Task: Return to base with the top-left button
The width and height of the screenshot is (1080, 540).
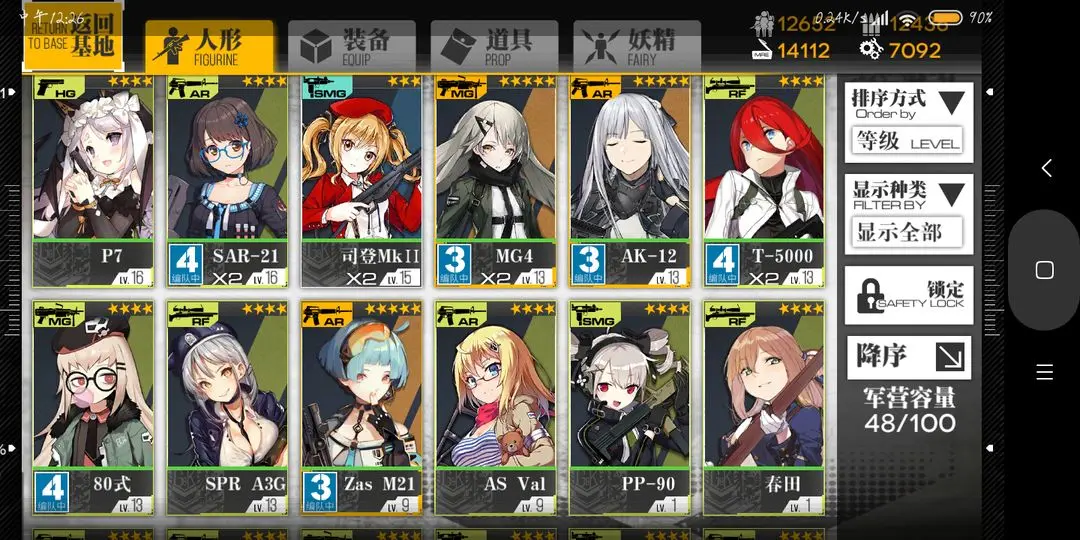Action: (72, 37)
